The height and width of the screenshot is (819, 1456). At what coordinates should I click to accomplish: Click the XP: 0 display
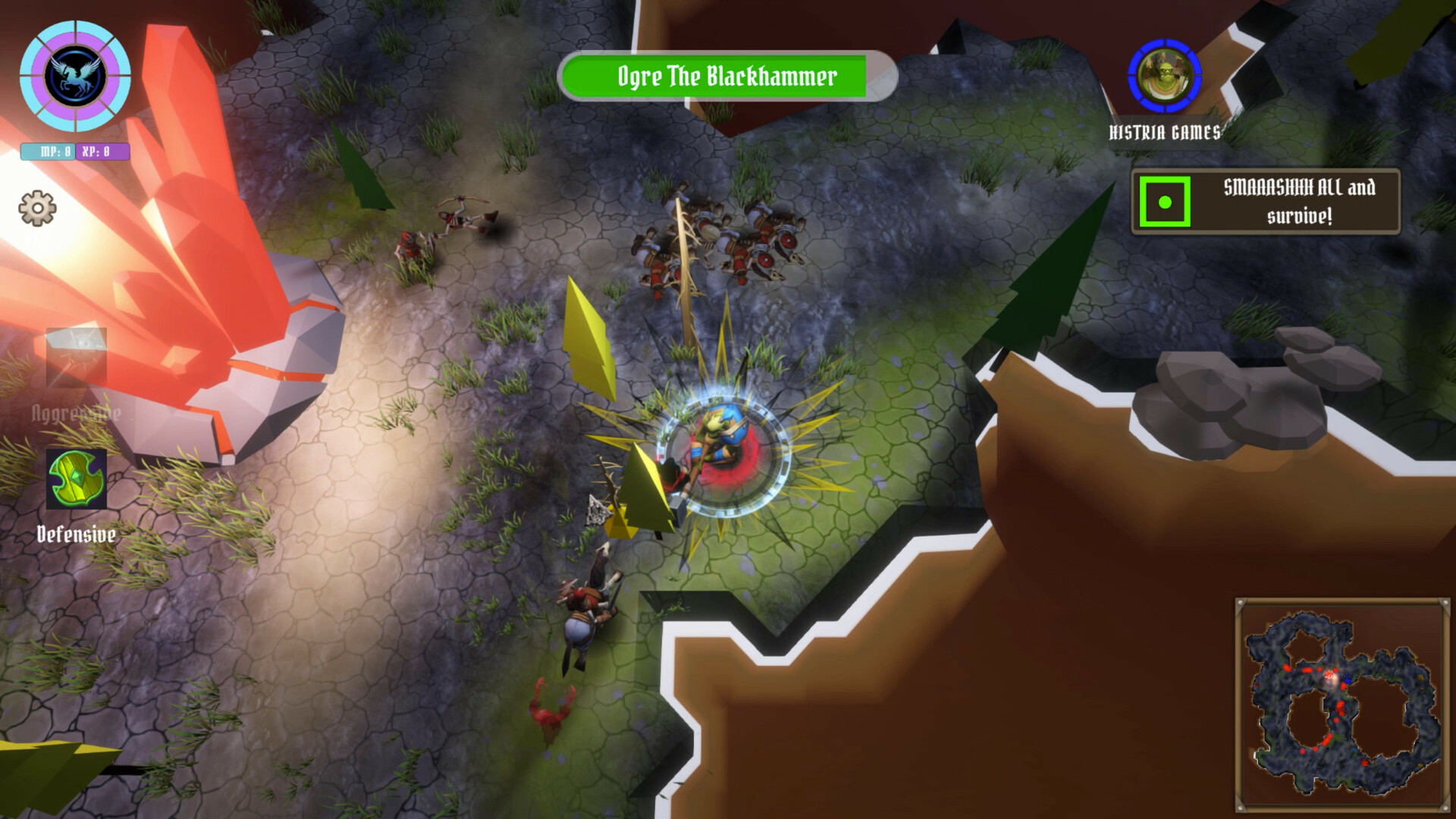tap(100, 150)
